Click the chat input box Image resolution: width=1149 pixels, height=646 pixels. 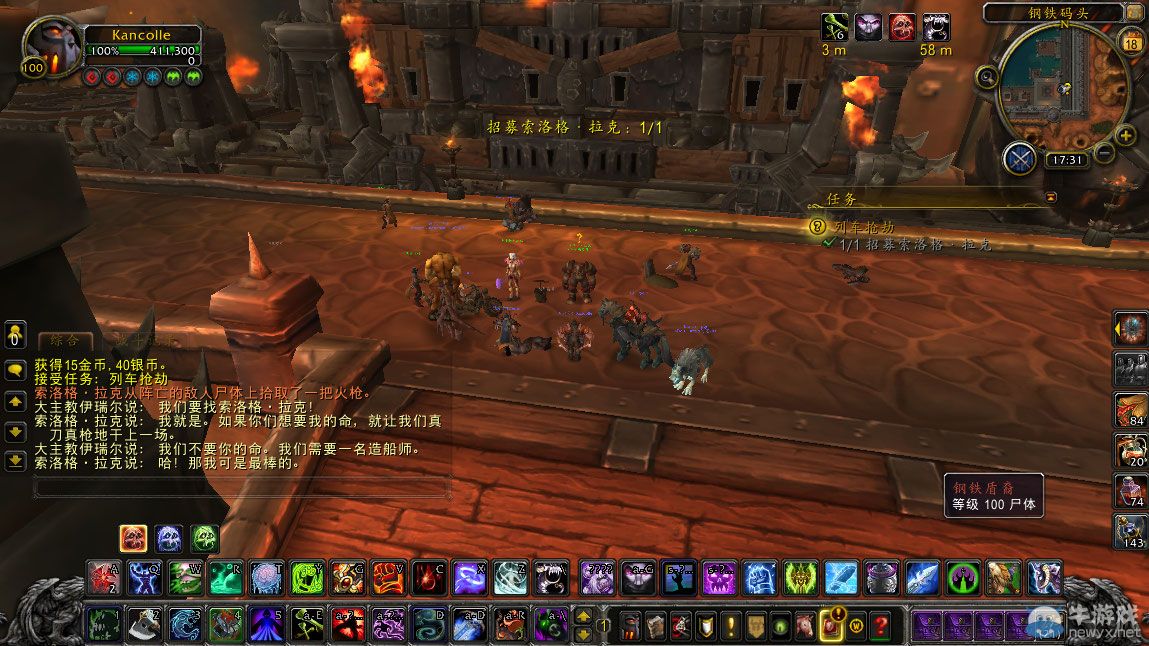tap(240, 488)
